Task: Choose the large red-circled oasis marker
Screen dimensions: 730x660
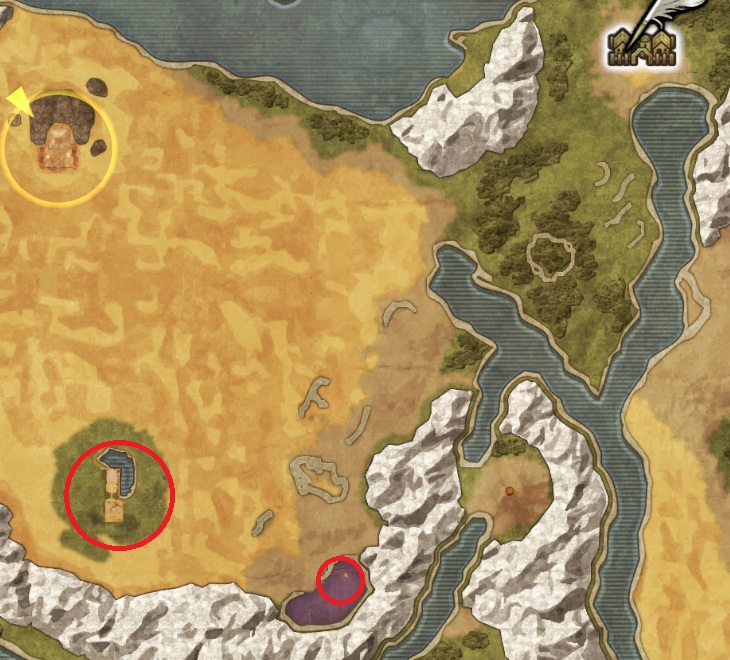Action: [x=119, y=493]
